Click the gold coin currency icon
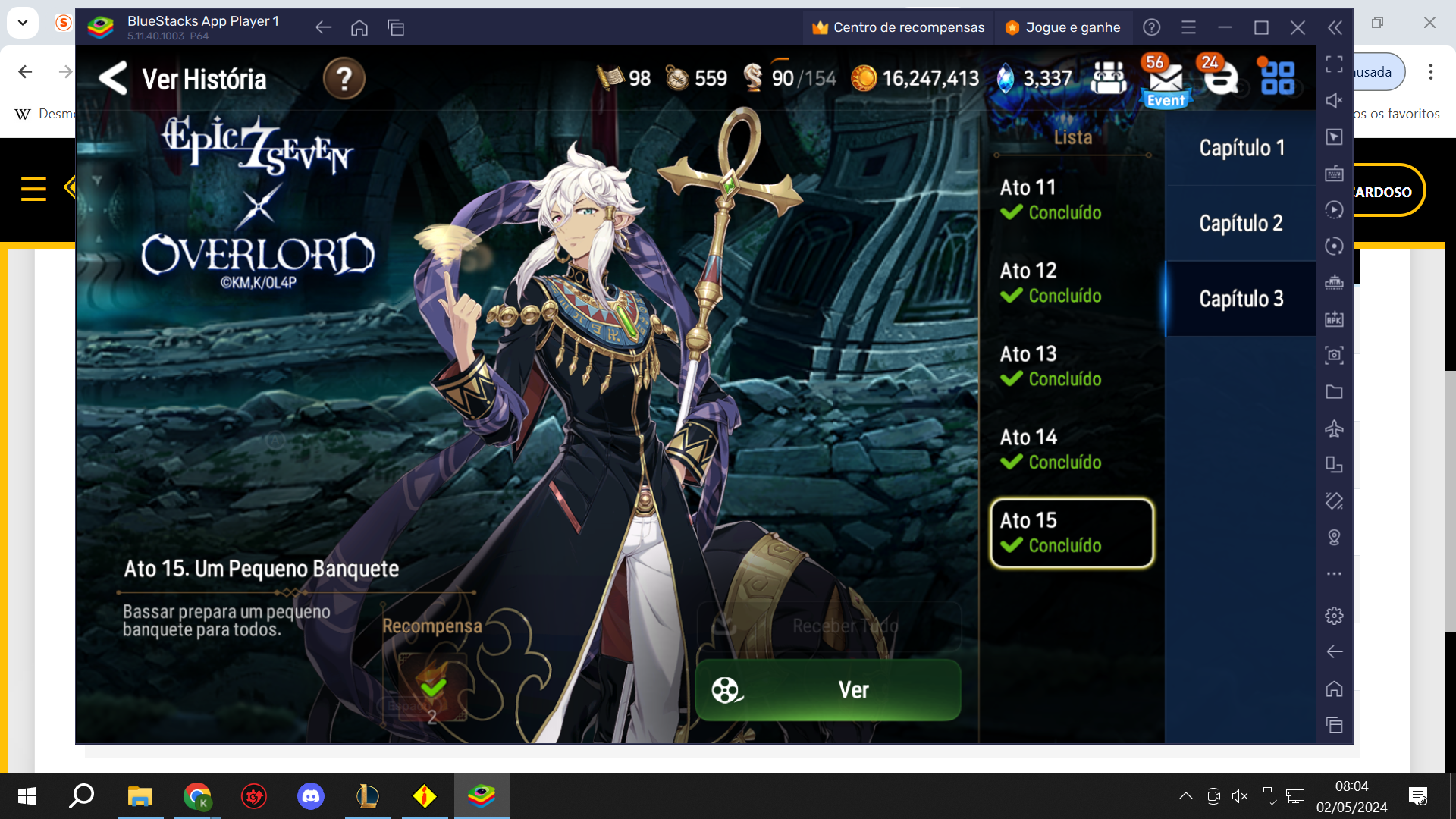This screenshot has width=1456, height=819. pyautogui.click(x=864, y=78)
